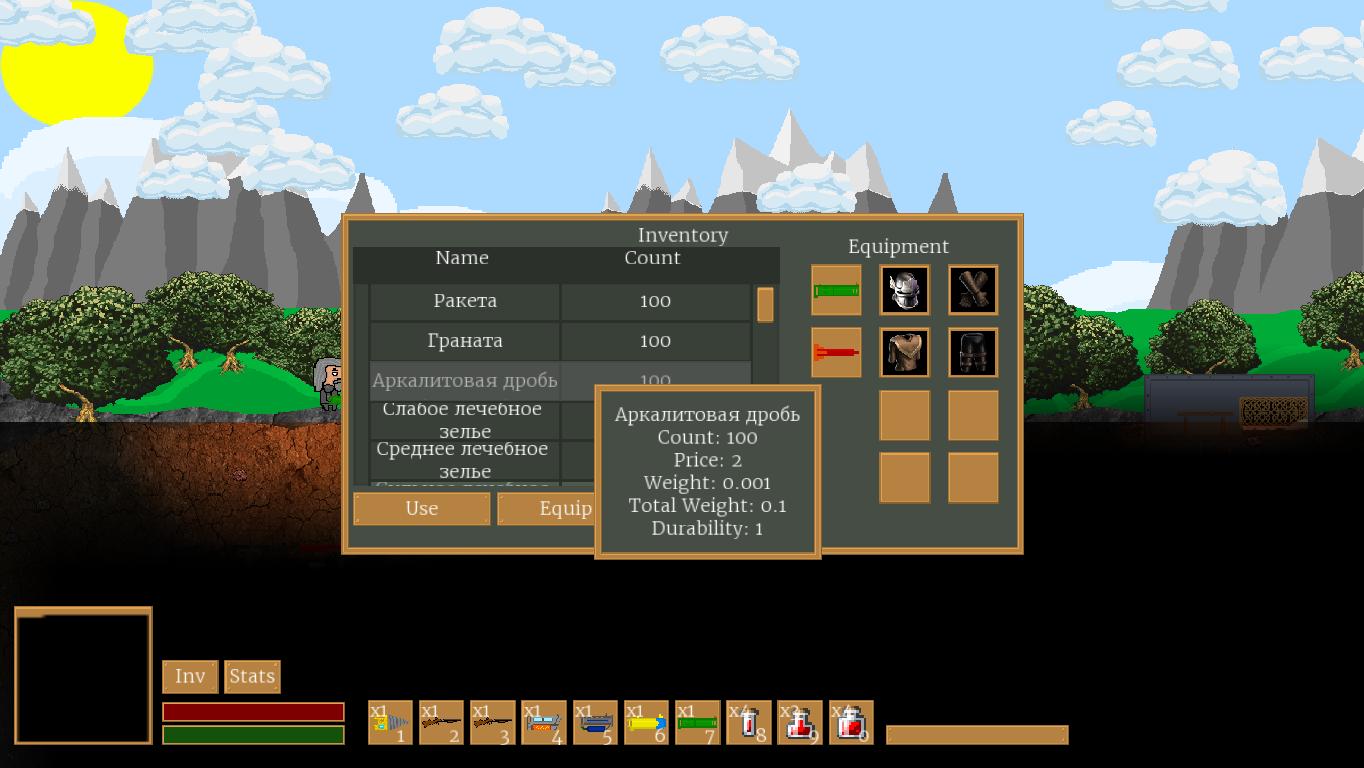Select the equipped leather gloves slot
Screen dimensions: 1364x768
(x=973, y=290)
